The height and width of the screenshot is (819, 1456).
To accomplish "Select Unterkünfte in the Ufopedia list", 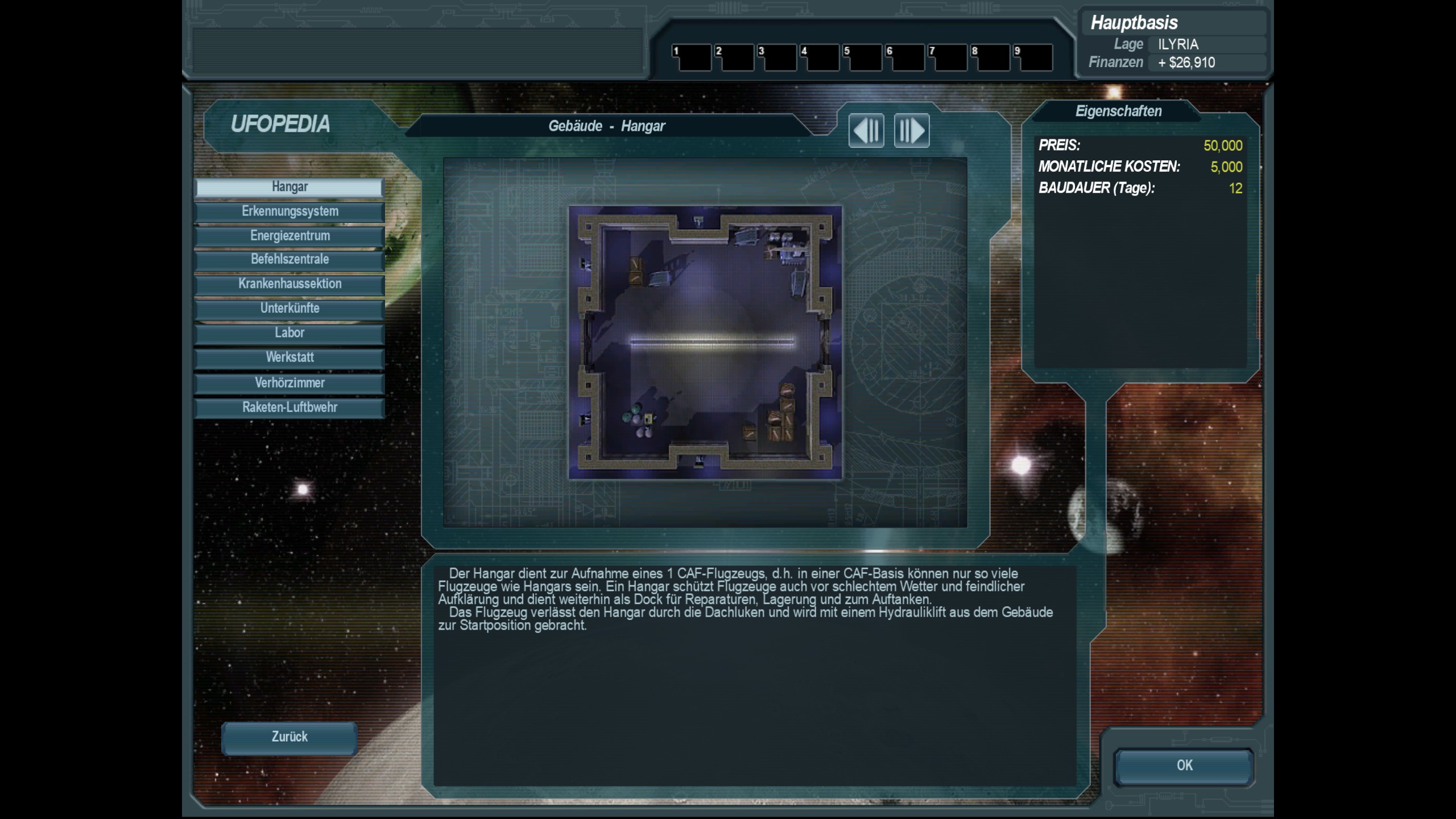I will [289, 309].
